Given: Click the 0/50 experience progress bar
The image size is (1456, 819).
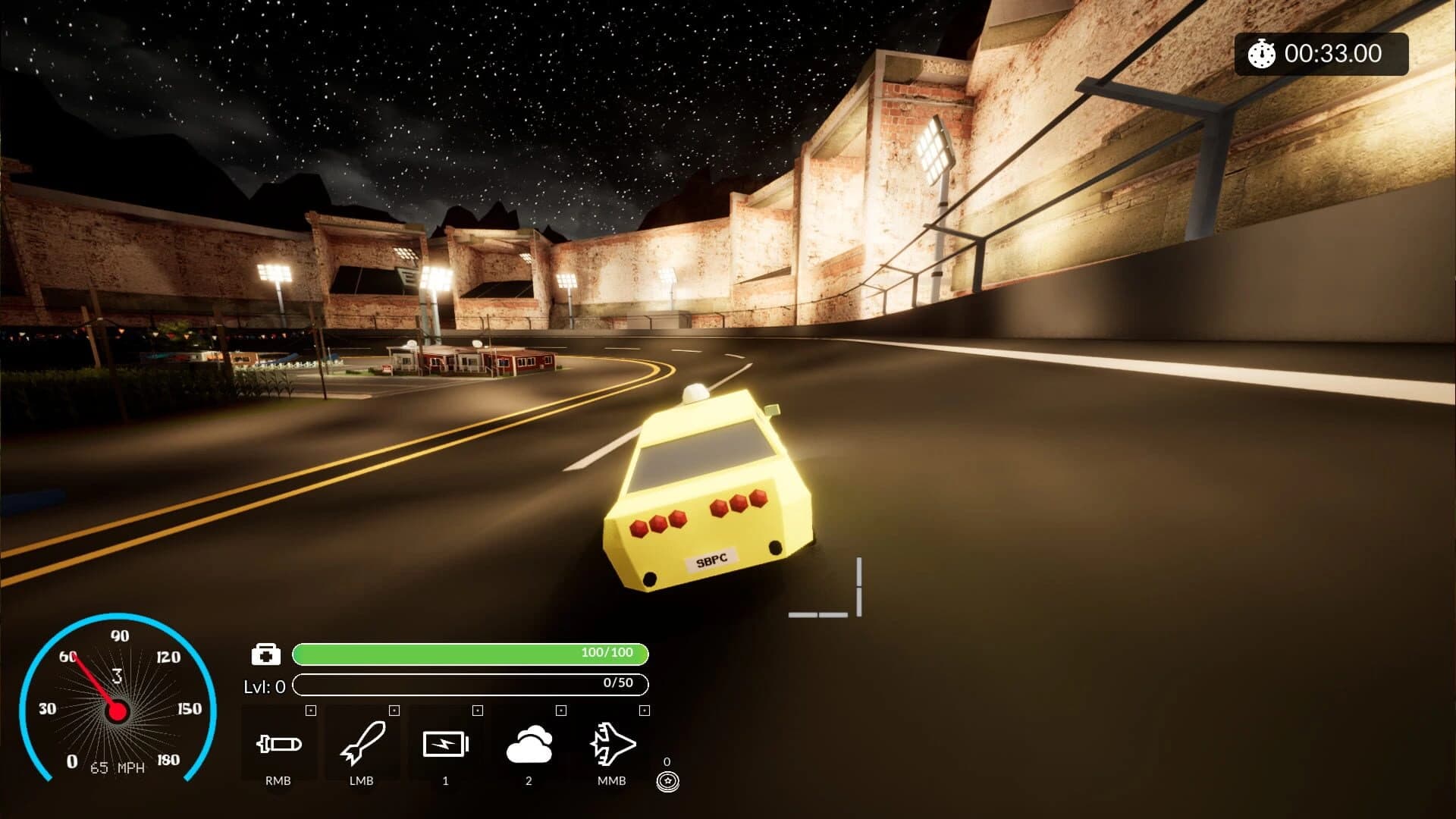Looking at the screenshot, I should point(470,684).
